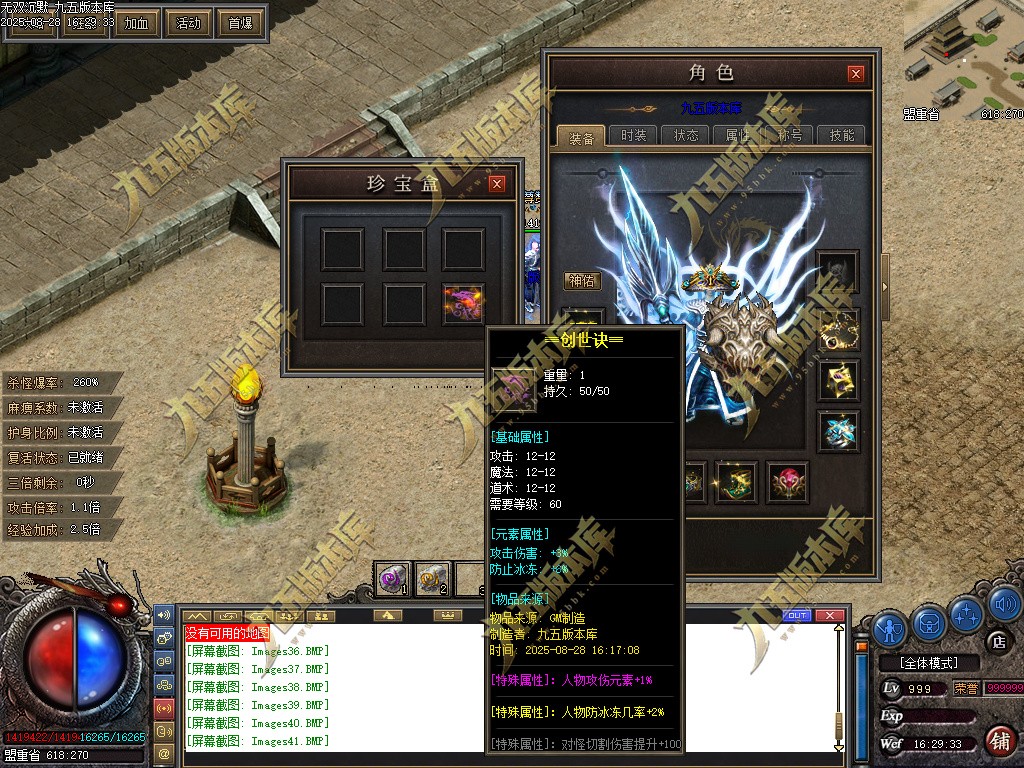Open the 活动 events menu
This screenshot has height=768, width=1024.
pyautogui.click(x=188, y=22)
